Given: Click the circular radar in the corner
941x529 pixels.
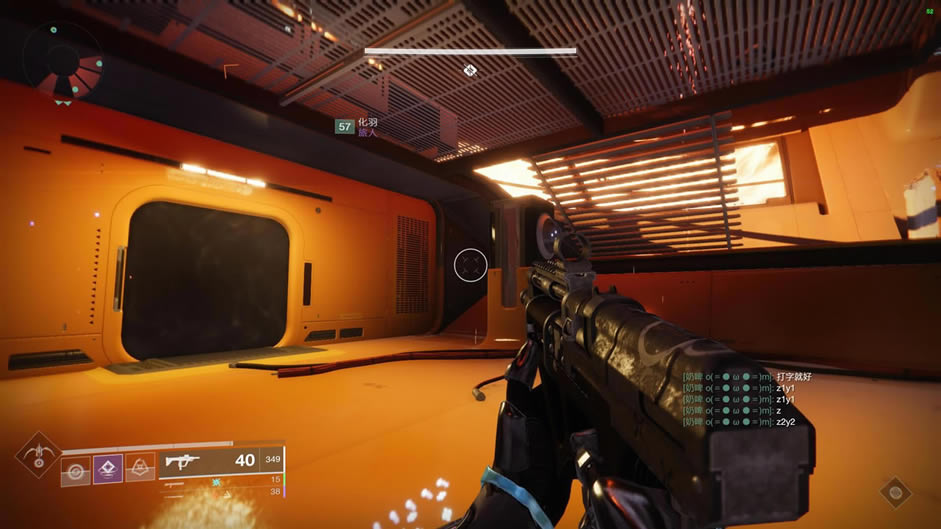Looking at the screenshot, I should coord(62,60).
